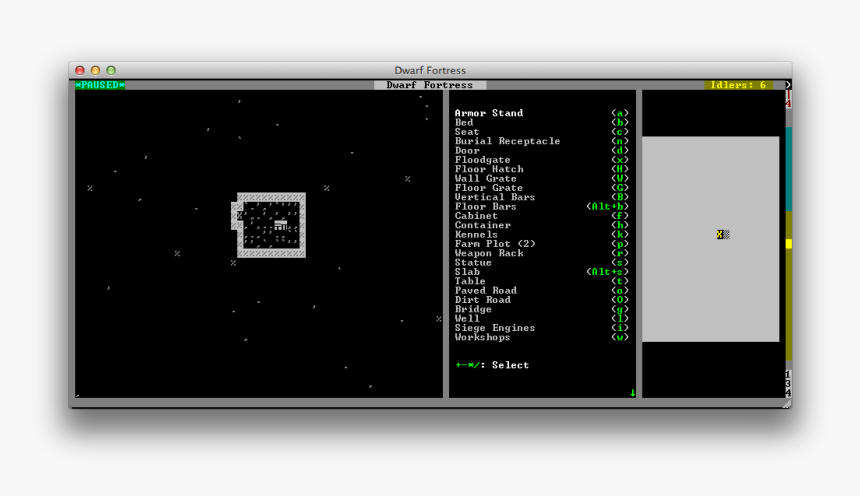Select Farm Plot (2) entry
The width and height of the screenshot is (860, 496).
pos(495,244)
